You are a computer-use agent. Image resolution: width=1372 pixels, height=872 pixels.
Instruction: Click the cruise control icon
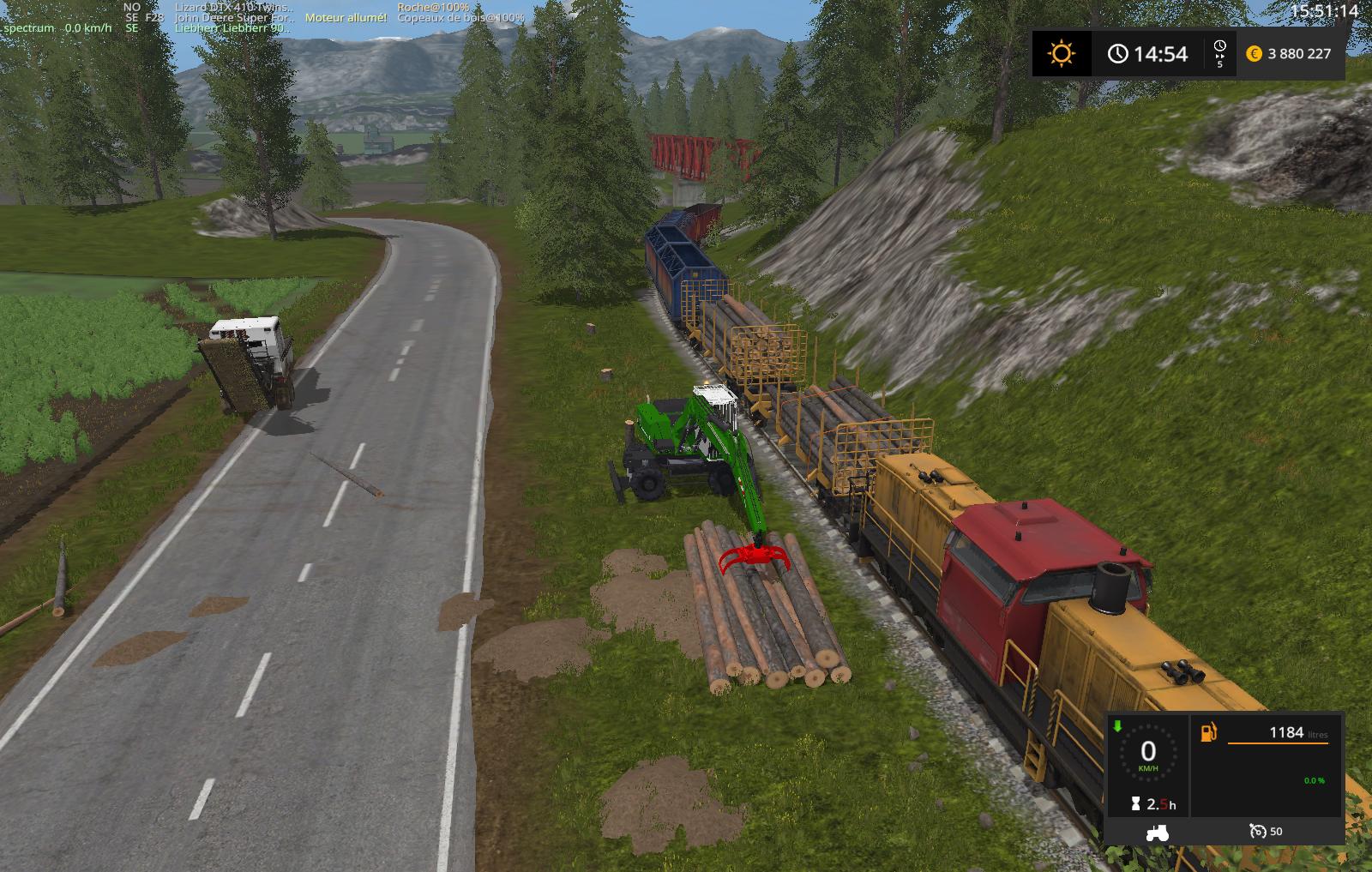pos(1258,831)
